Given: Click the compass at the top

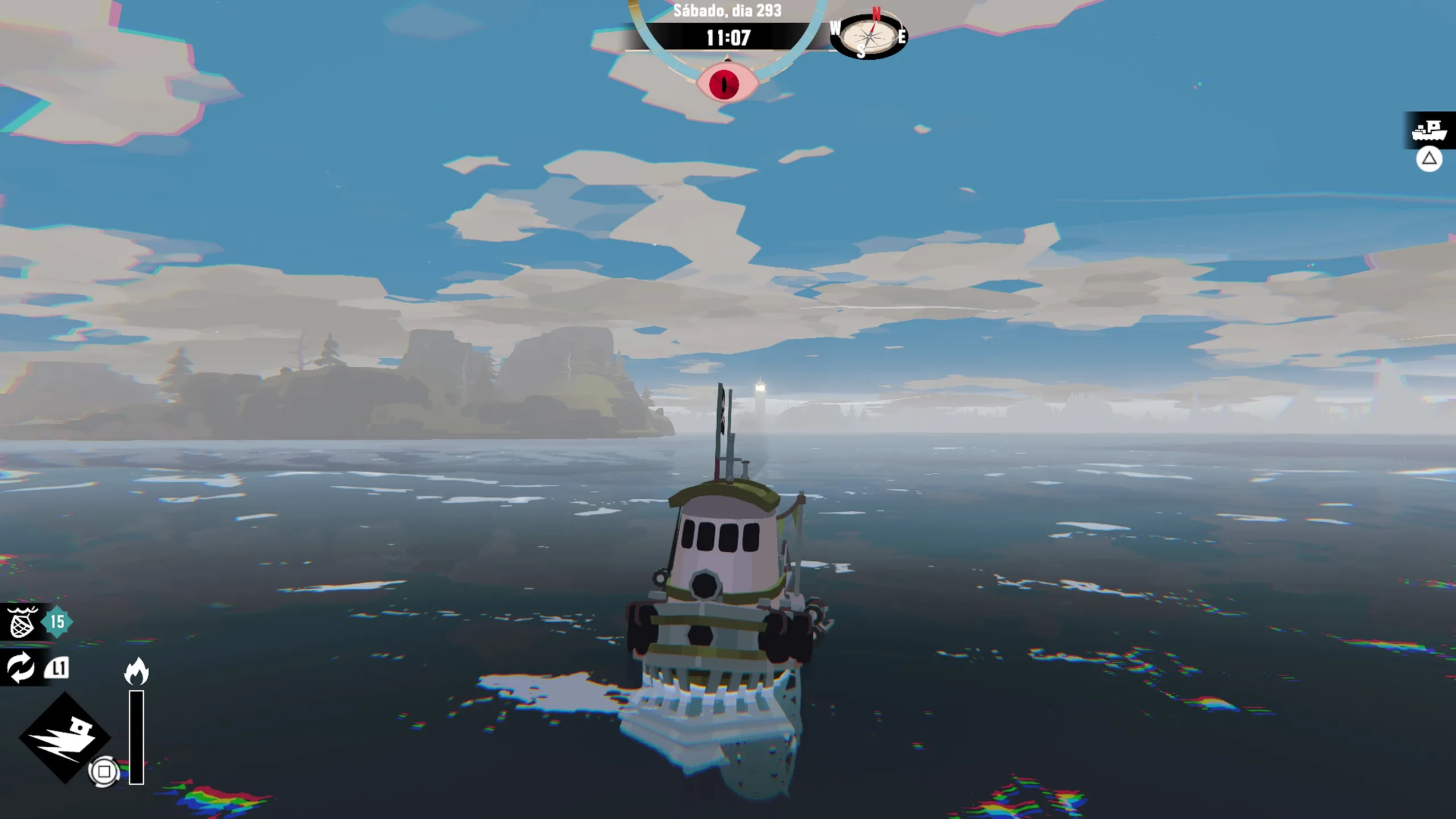Looking at the screenshot, I should pyautogui.click(x=868, y=36).
